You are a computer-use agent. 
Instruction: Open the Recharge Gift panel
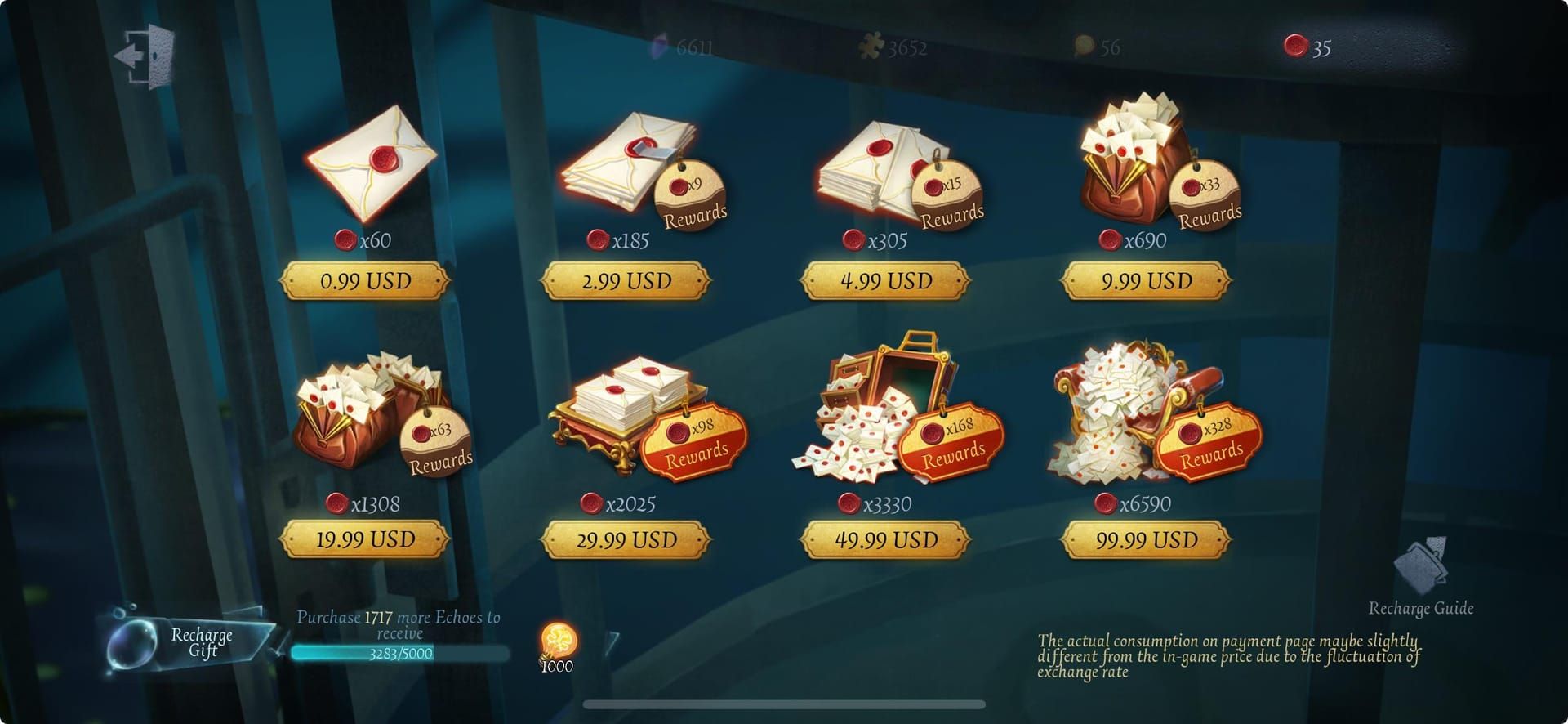point(200,640)
